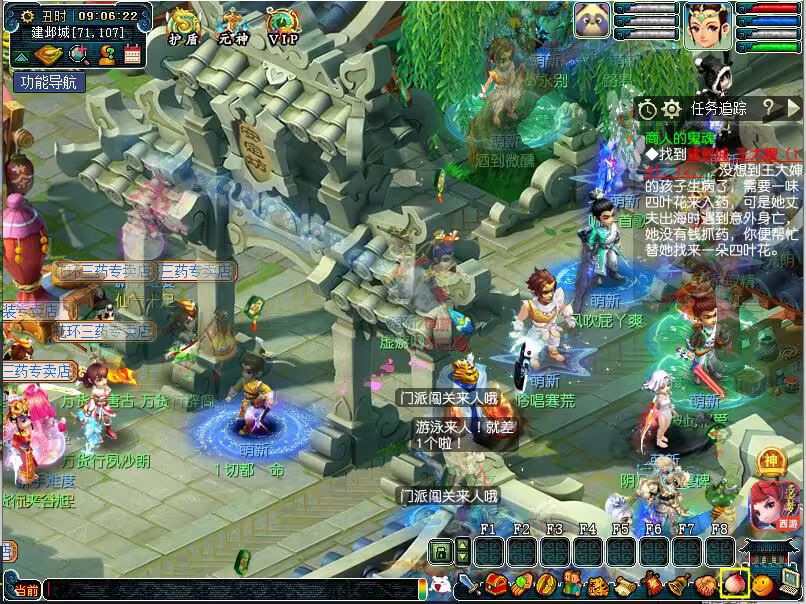This screenshot has height=604, width=806.
Task: Open the 功能导航 function navigation panel
Action: [48, 82]
